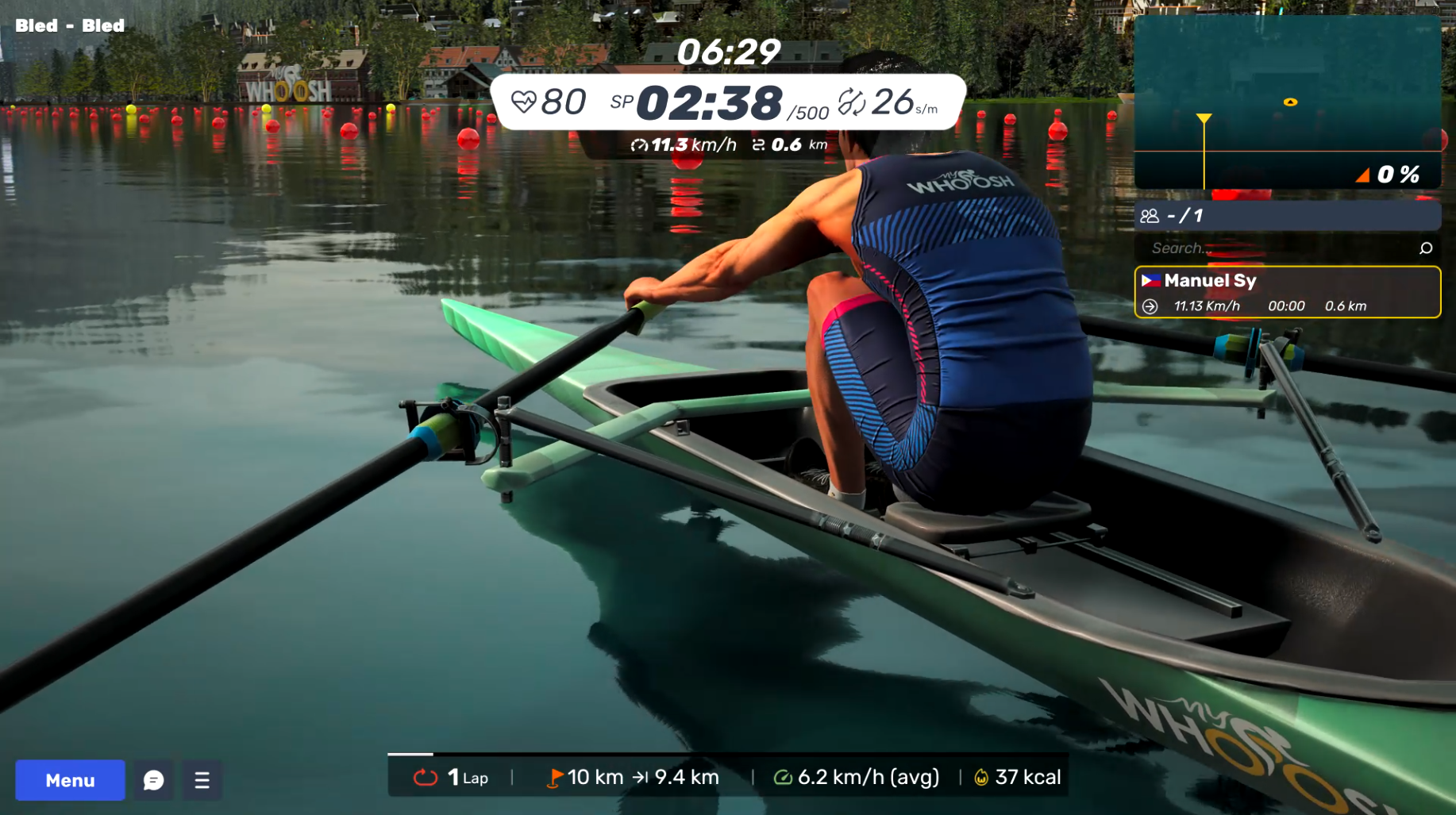Click the red lap repeat icon
Viewport: 1456px width, 815px height.
[x=426, y=777]
